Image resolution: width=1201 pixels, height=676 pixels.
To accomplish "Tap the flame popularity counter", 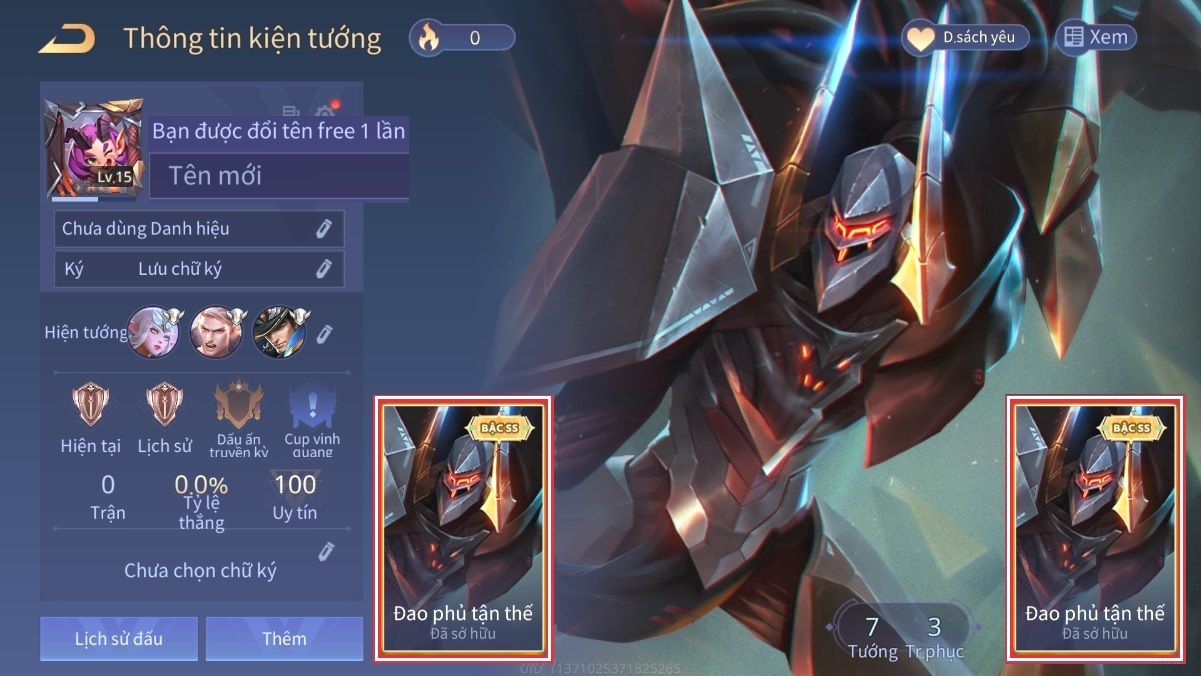I will coord(462,39).
